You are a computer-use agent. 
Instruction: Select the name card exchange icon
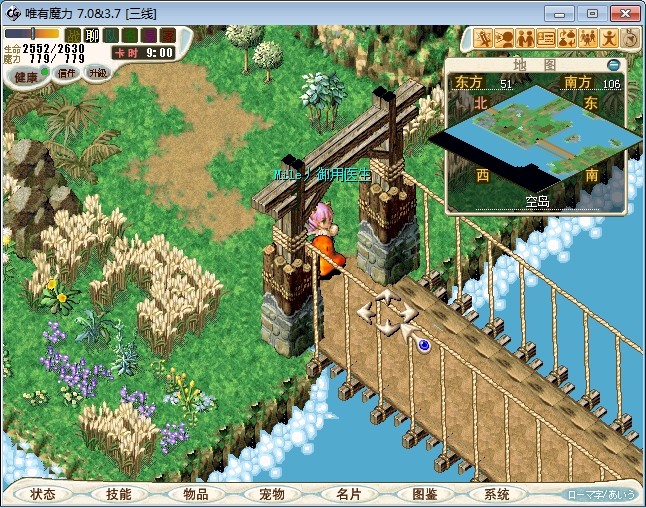point(546,38)
